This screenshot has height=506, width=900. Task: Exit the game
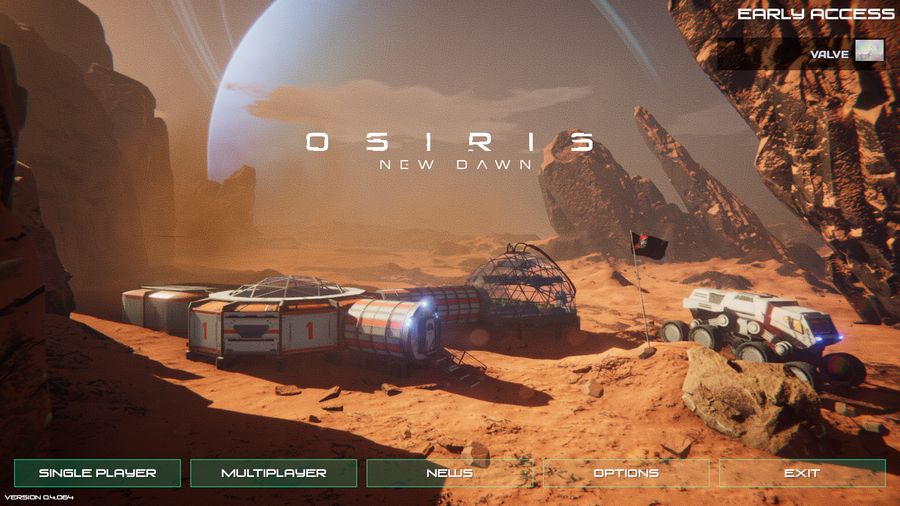[802, 473]
